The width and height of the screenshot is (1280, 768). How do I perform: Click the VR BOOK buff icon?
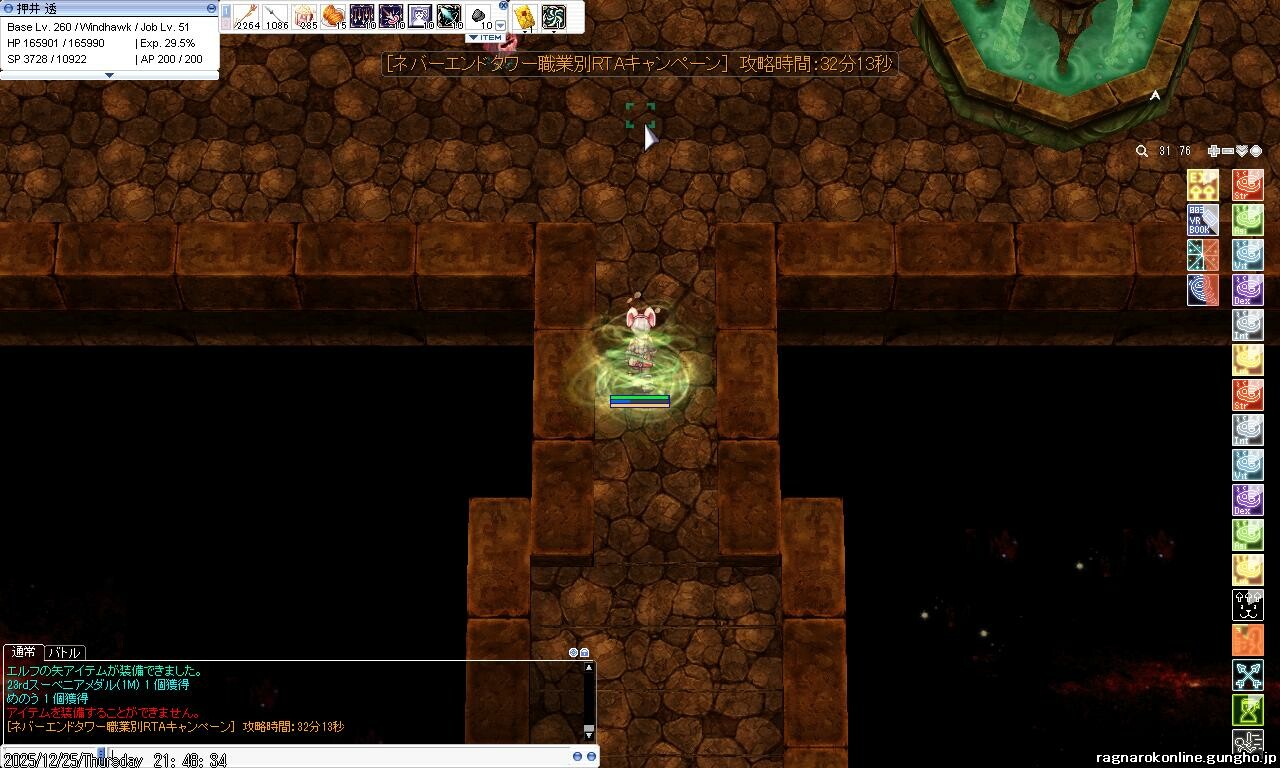pos(1203,220)
